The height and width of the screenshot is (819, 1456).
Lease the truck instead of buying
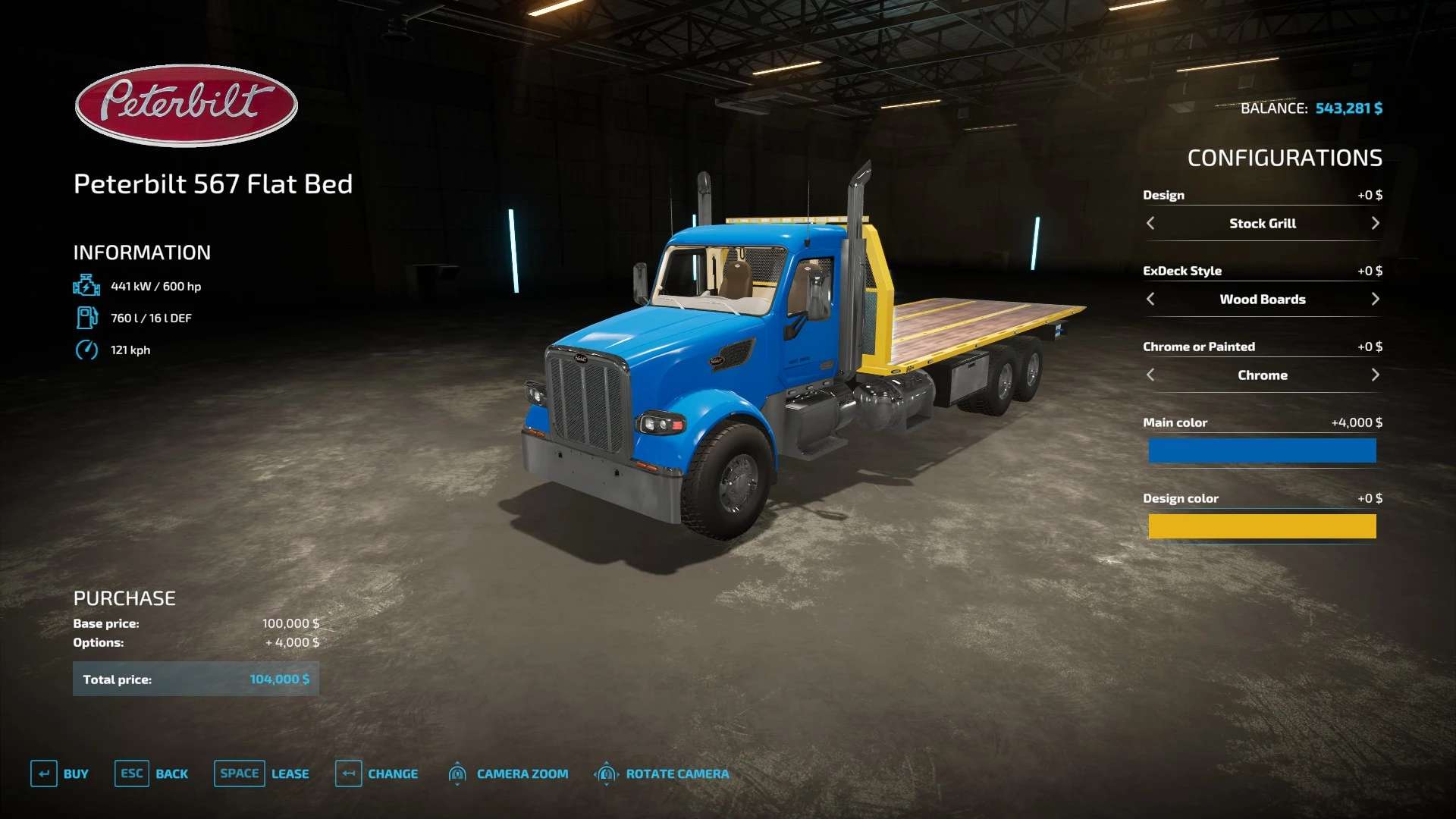(262, 773)
